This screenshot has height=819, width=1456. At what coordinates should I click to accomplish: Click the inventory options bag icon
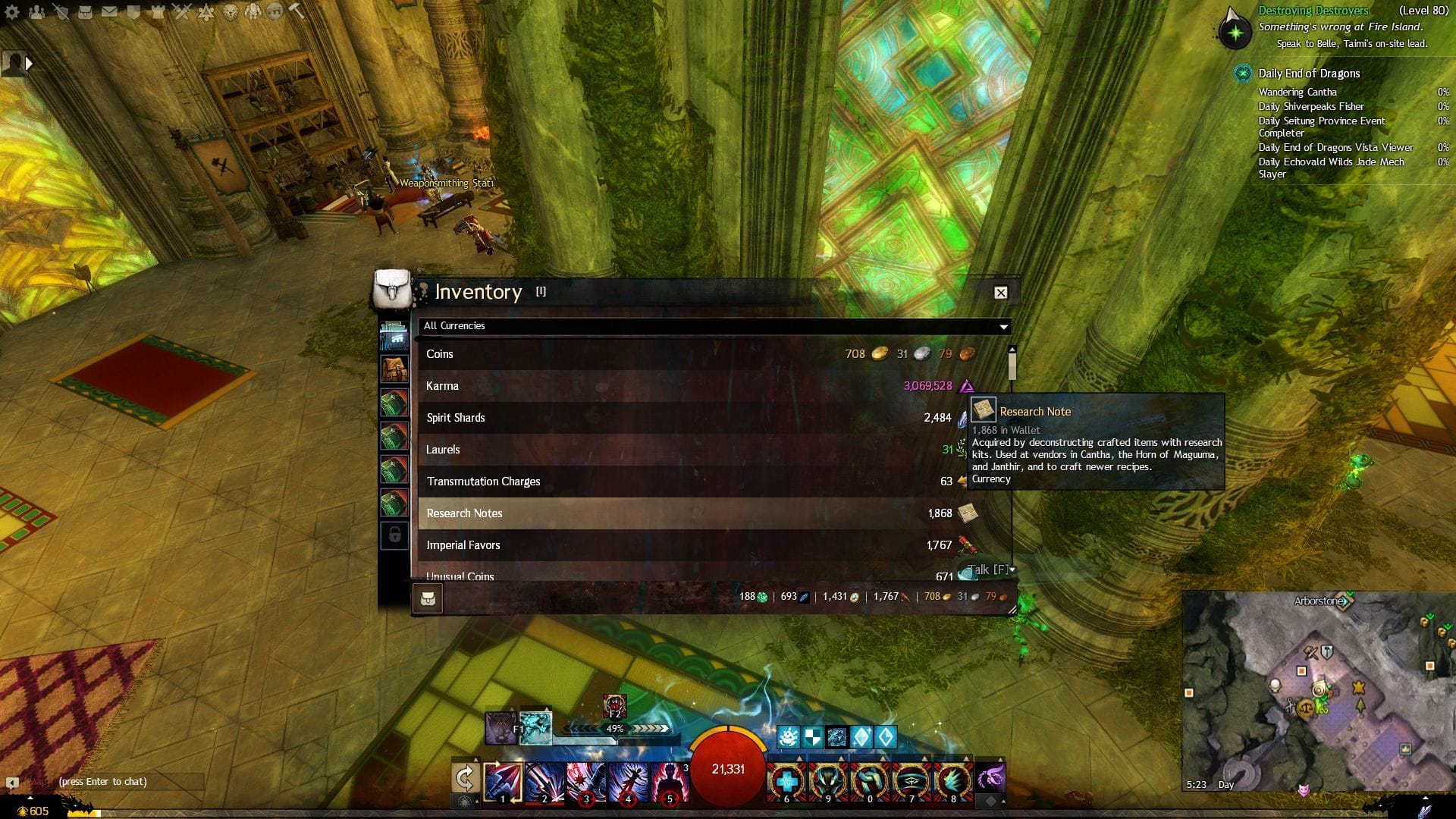429,598
